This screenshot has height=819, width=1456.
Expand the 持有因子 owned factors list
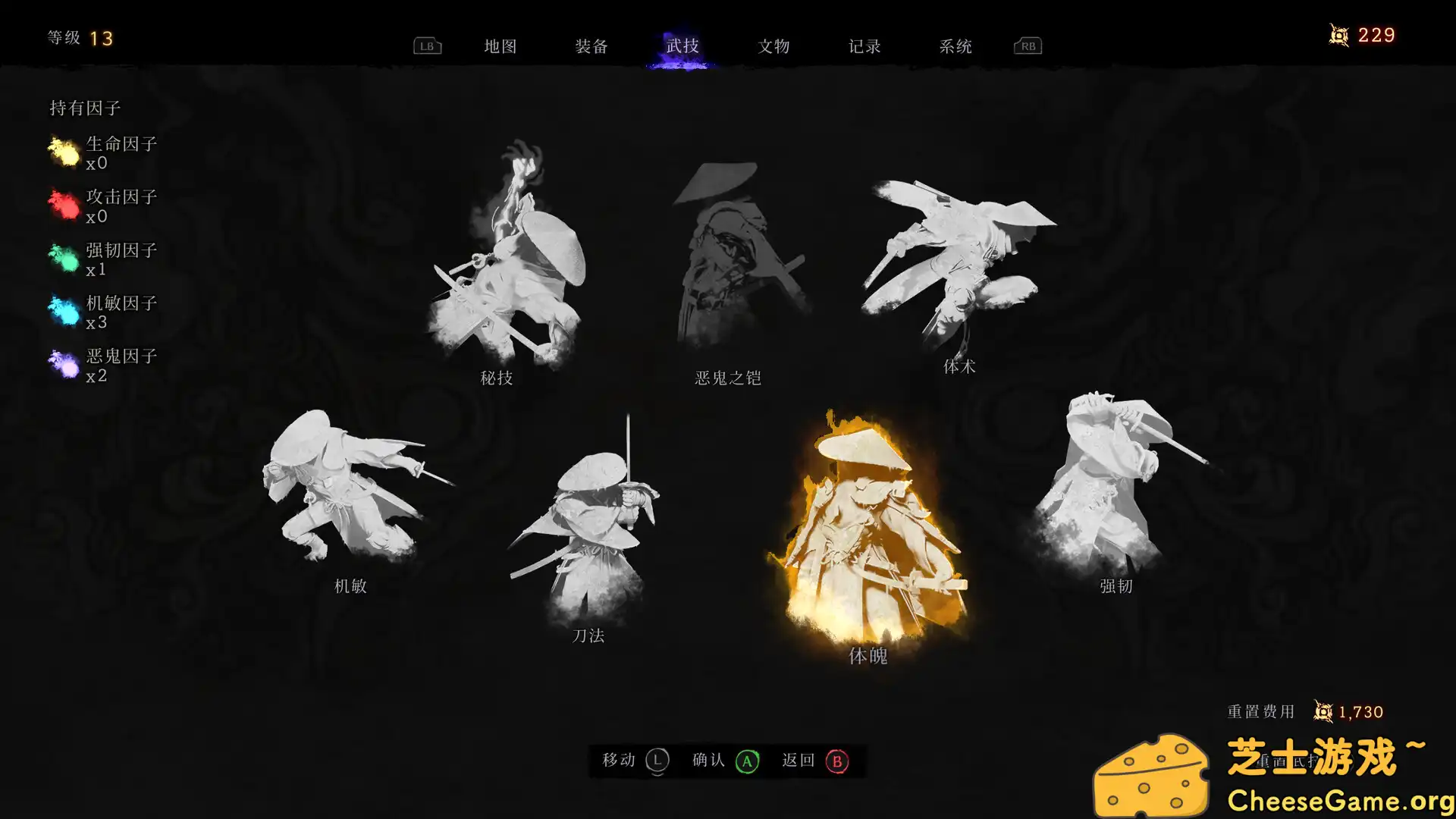tap(86, 108)
